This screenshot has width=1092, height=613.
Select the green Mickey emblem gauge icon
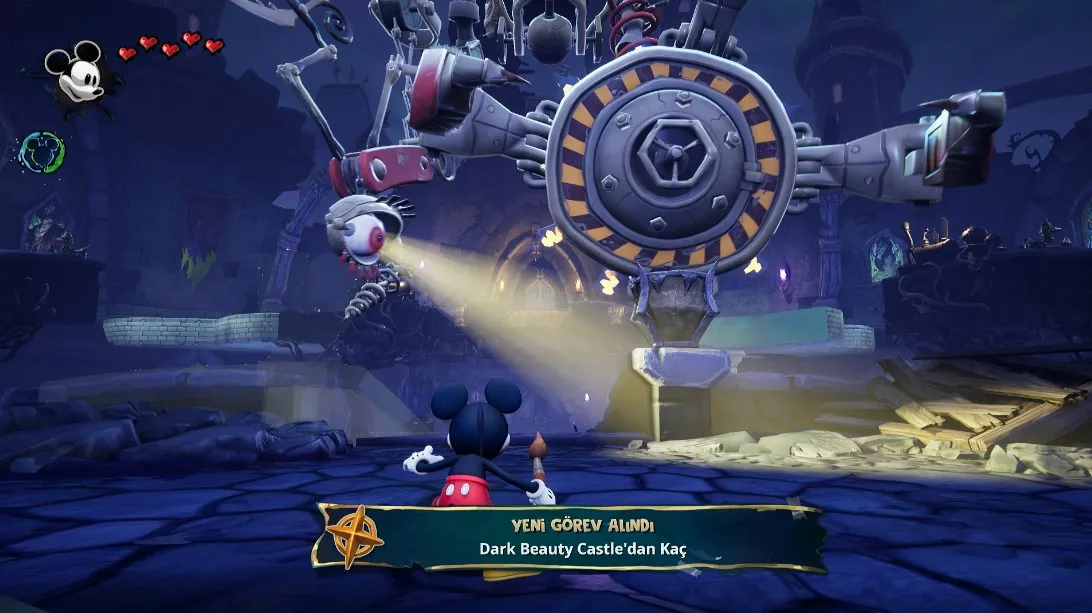tap(43, 152)
